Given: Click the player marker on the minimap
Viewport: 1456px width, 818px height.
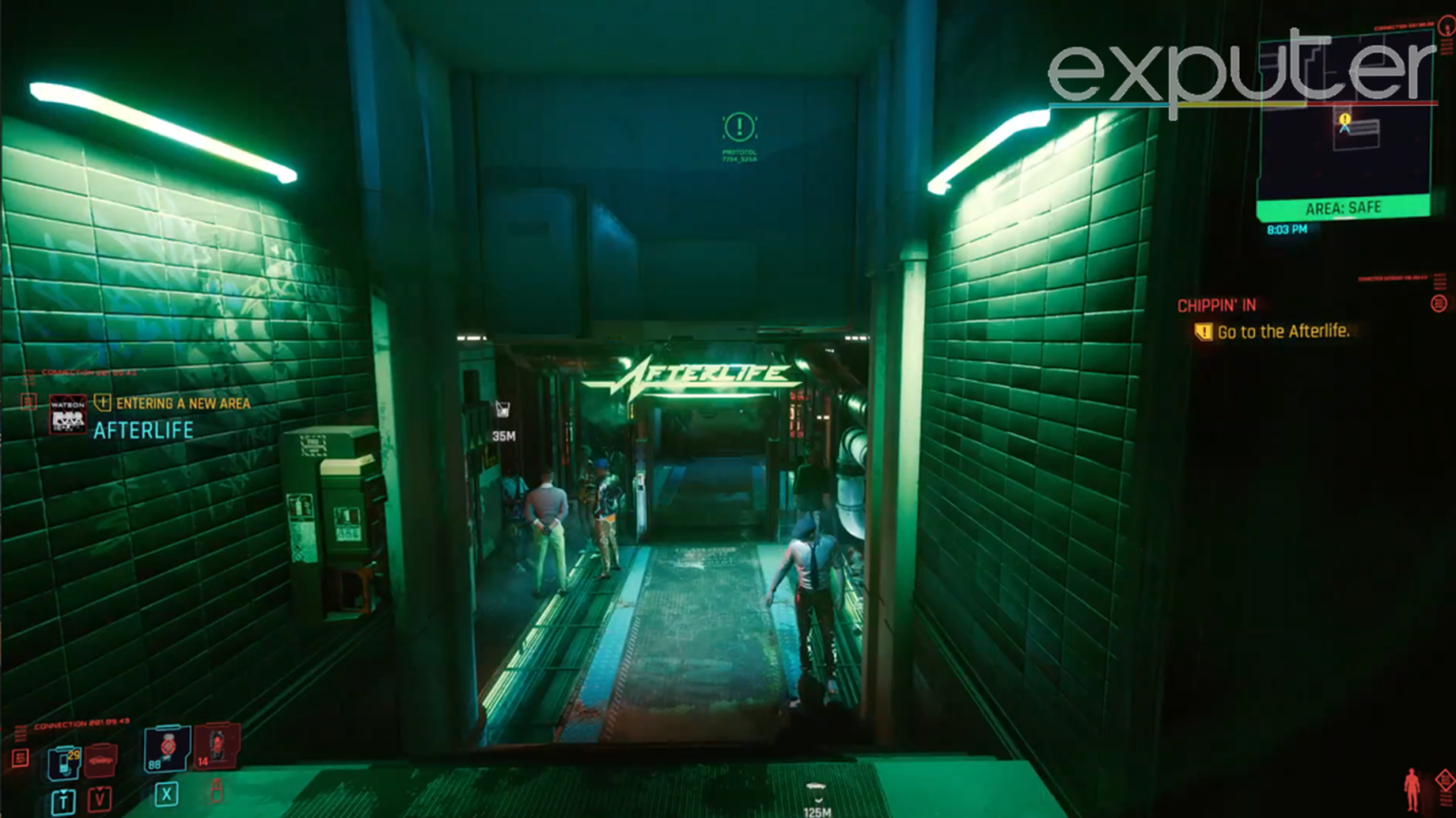Looking at the screenshot, I should (x=1344, y=127).
